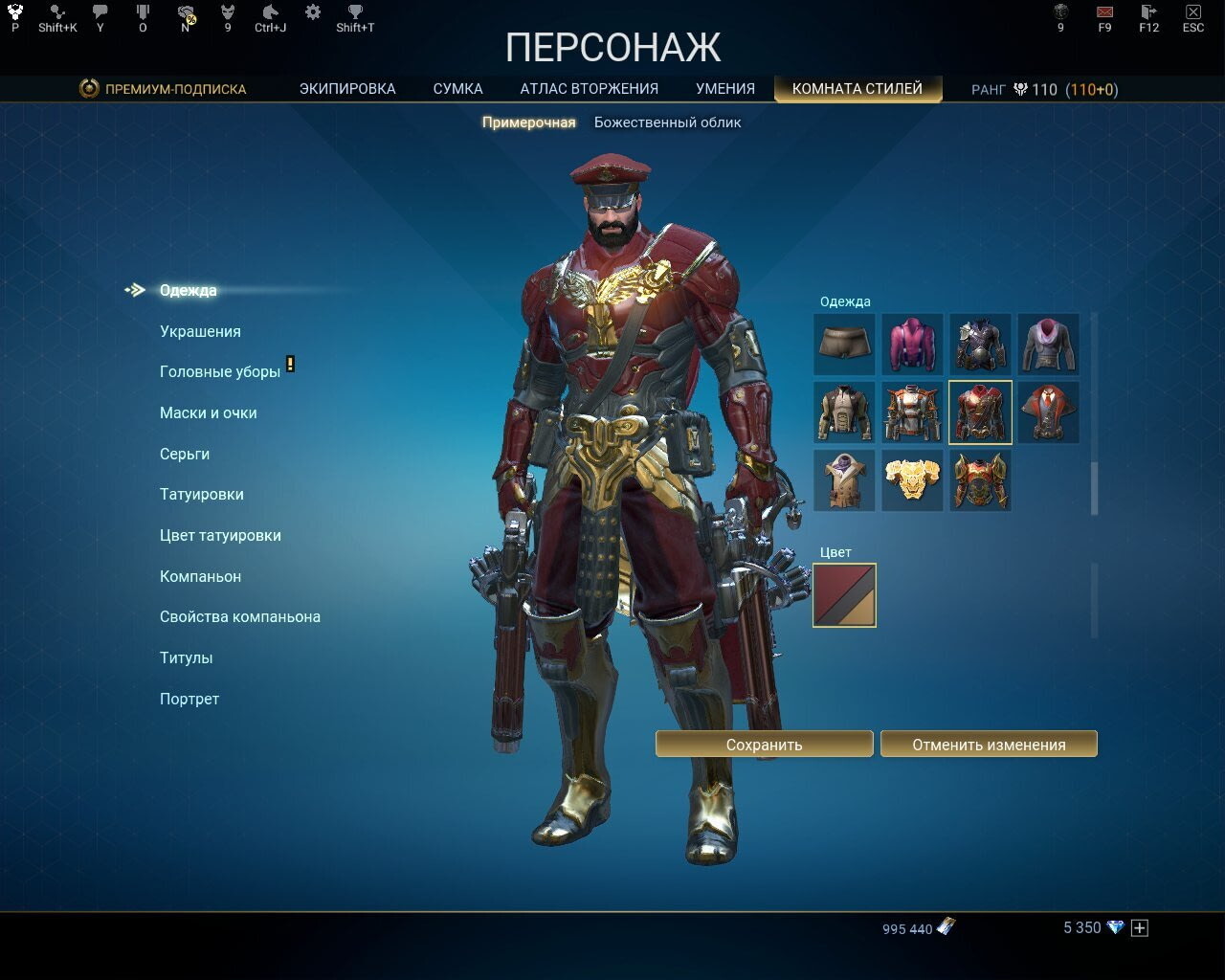Open the mail icon (F9)
The width and height of the screenshot is (1225, 980).
[x=1102, y=13]
